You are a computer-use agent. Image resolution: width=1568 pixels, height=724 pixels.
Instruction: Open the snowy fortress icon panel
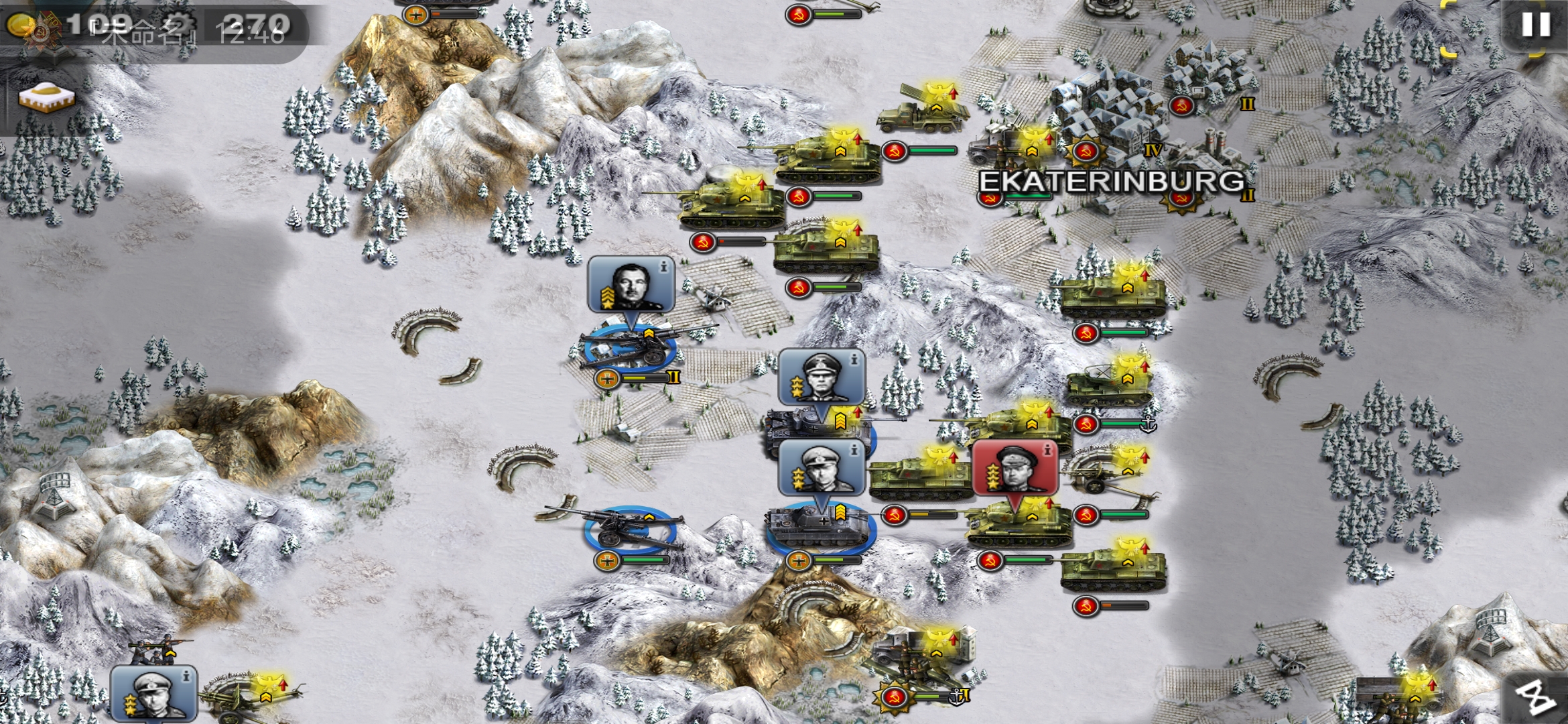[46, 99]
